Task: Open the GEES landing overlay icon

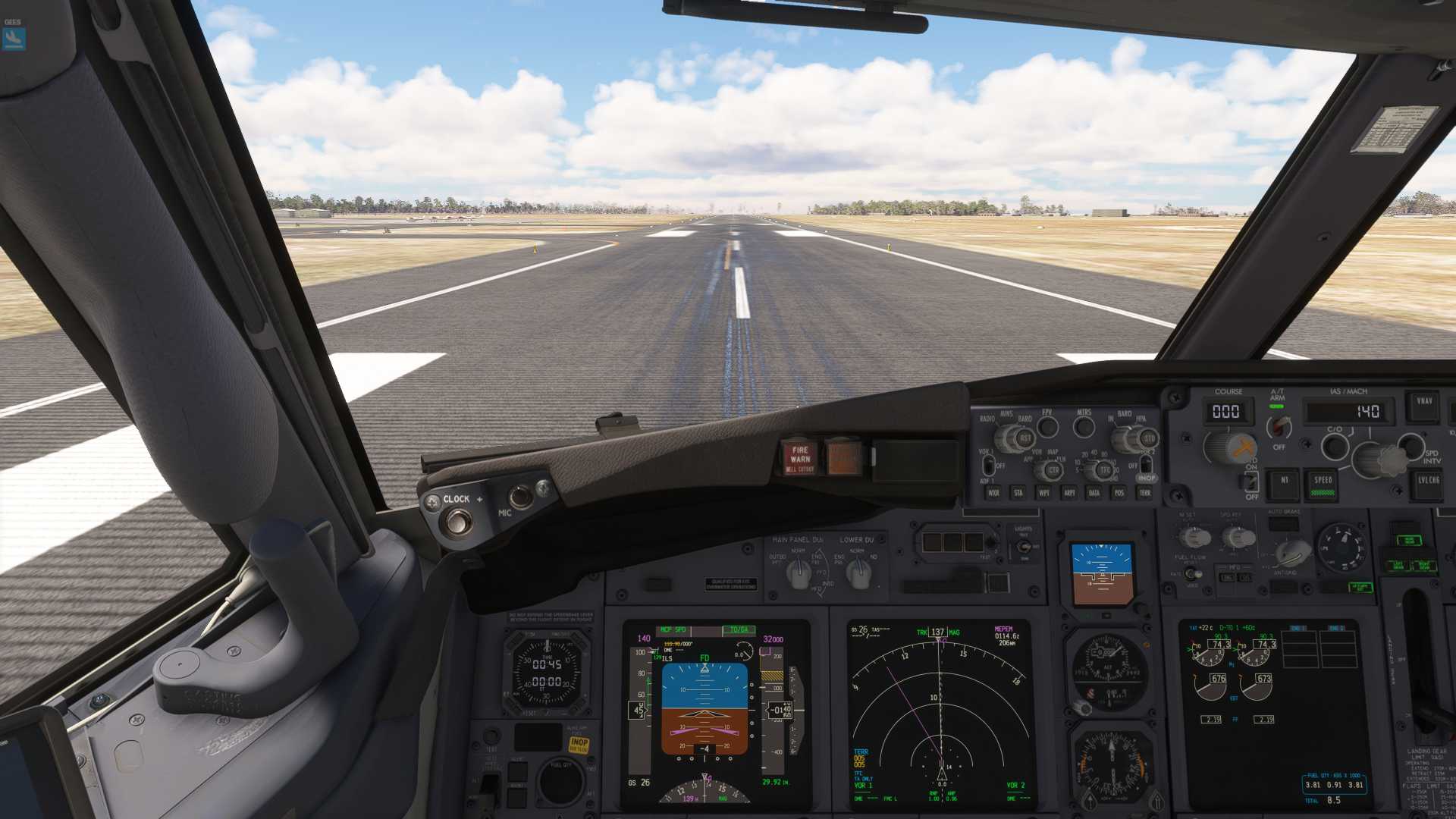Action: coord(14,37)
